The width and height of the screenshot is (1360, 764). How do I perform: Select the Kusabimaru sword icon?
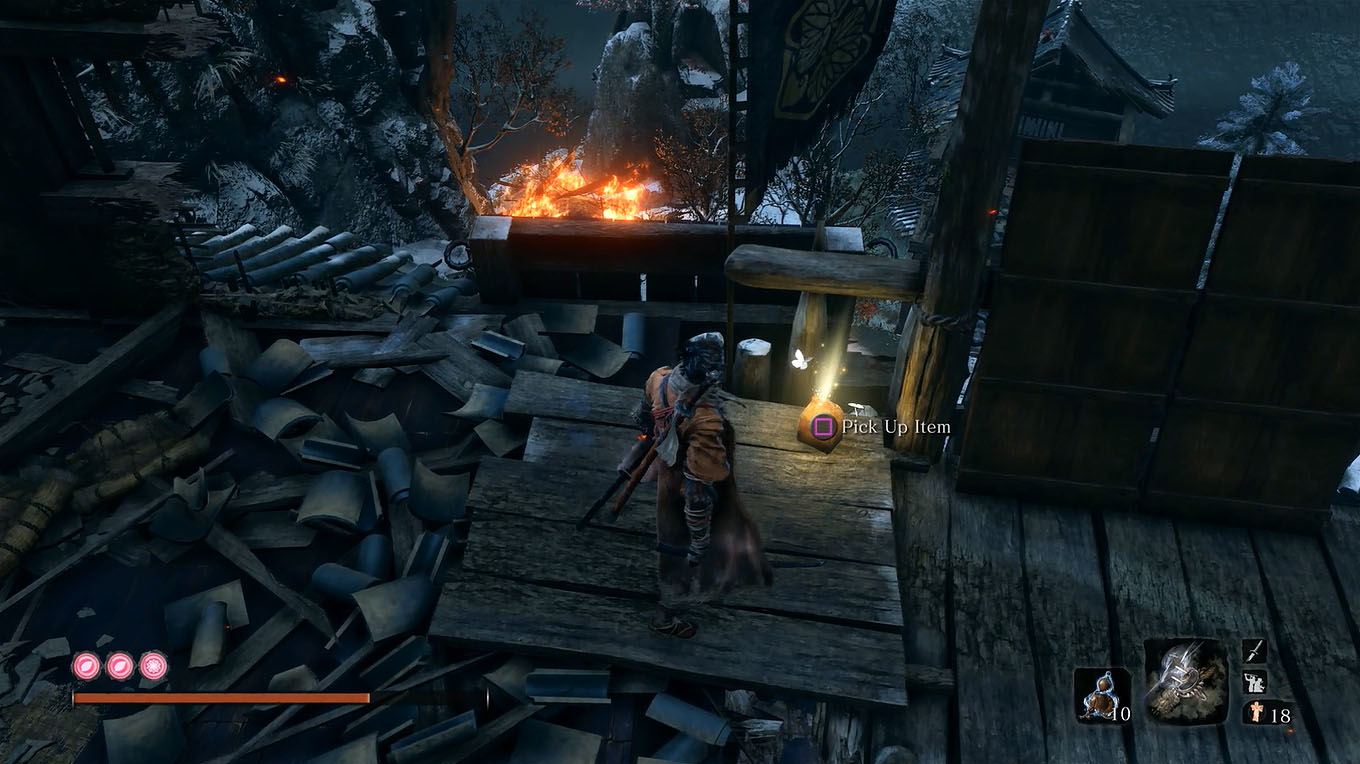tap(1254, 651)
